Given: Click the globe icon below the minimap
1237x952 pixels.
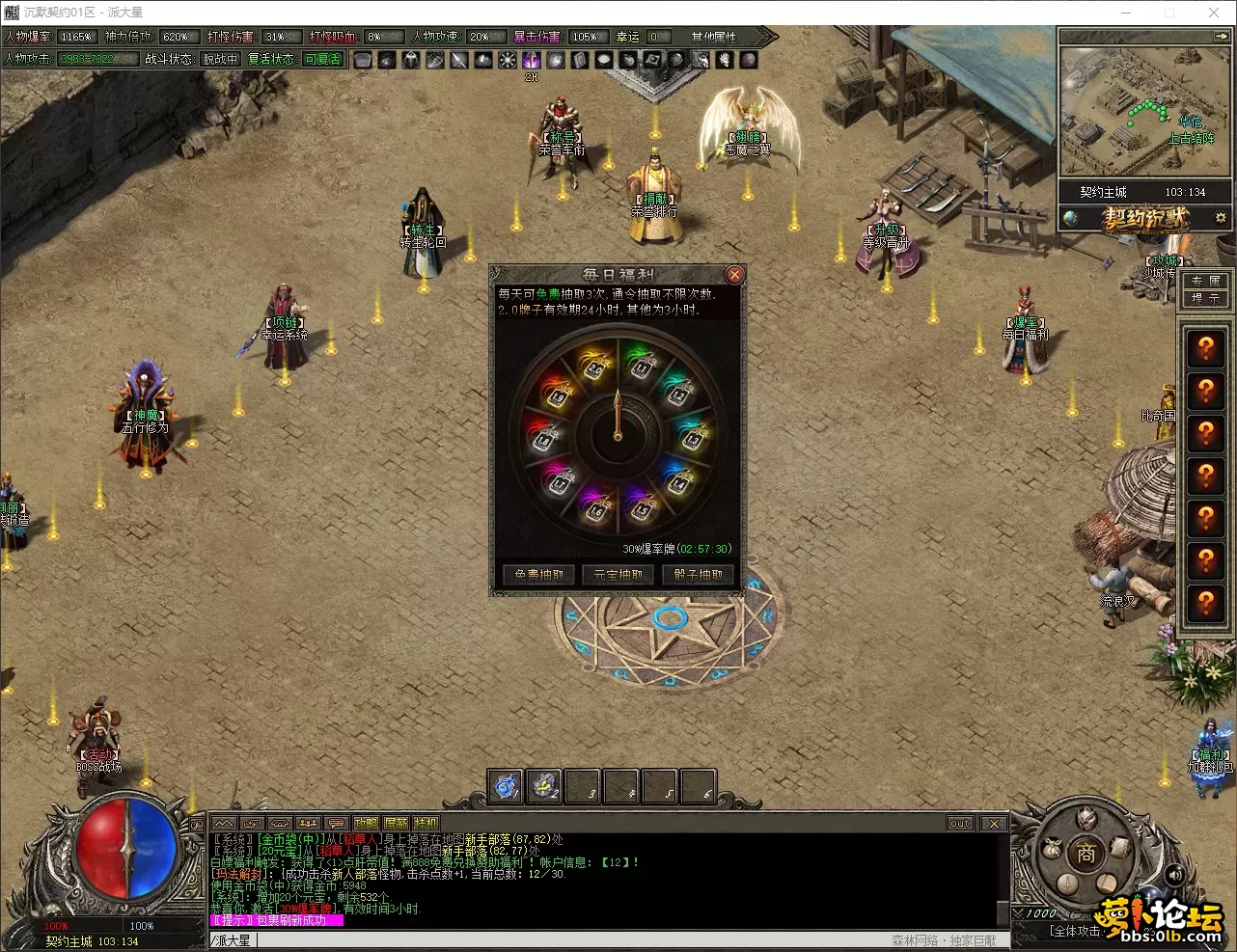Looking at the screenshot, I should point(1070,219).
